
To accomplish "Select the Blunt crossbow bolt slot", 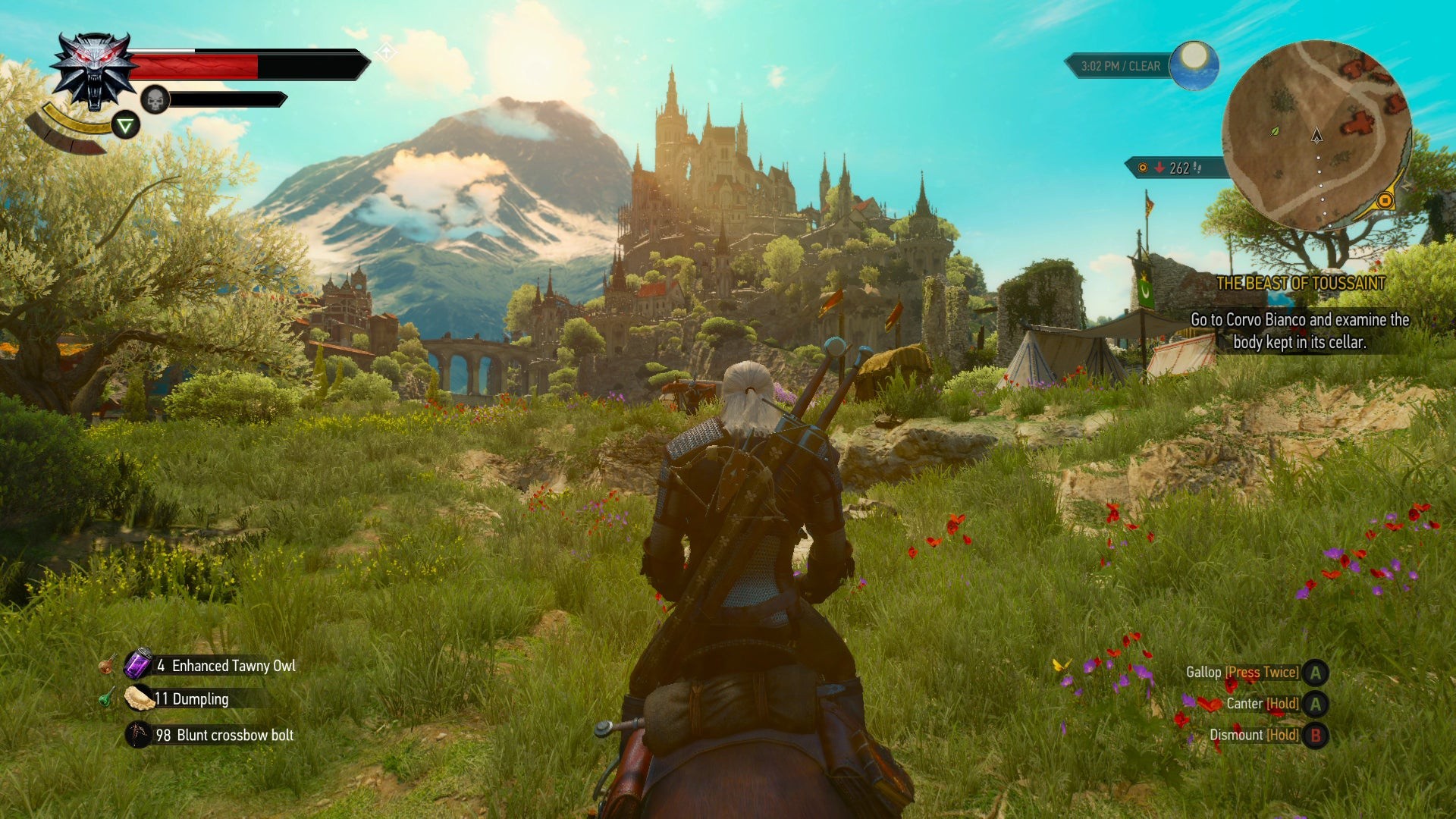I will pyautogui.click(x=139, y=735).
